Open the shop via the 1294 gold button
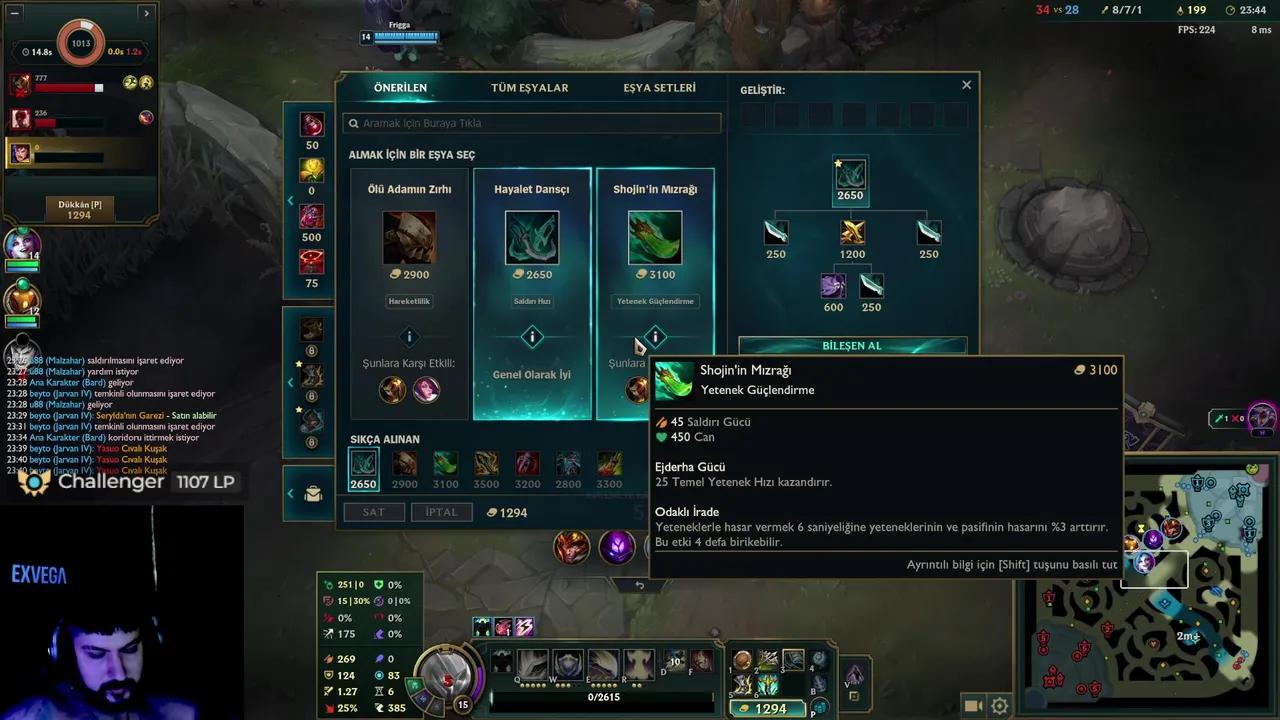The image size is (1280, 720). 771,708
